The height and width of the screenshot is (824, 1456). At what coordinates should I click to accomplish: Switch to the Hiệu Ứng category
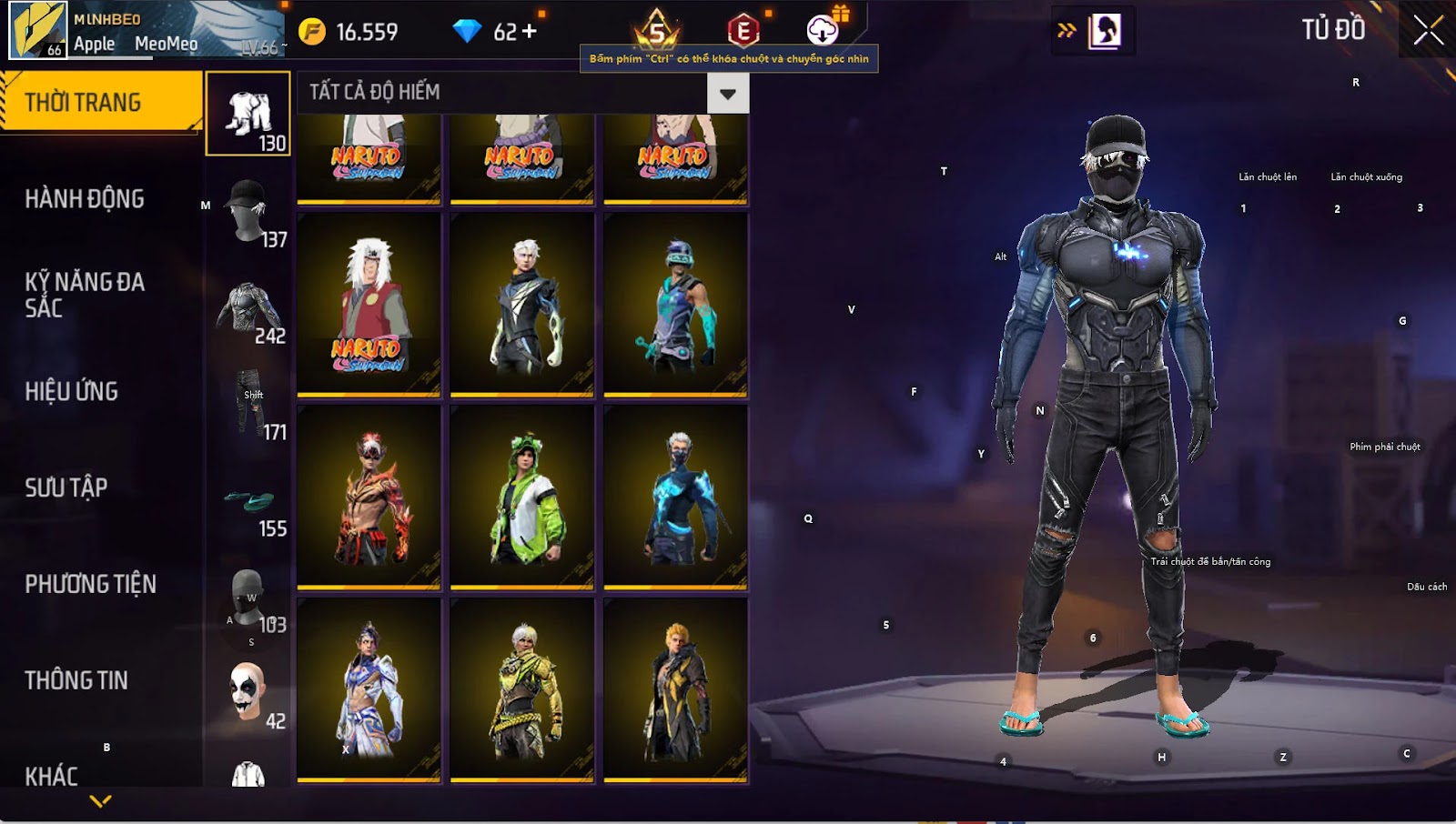point(72,391)
